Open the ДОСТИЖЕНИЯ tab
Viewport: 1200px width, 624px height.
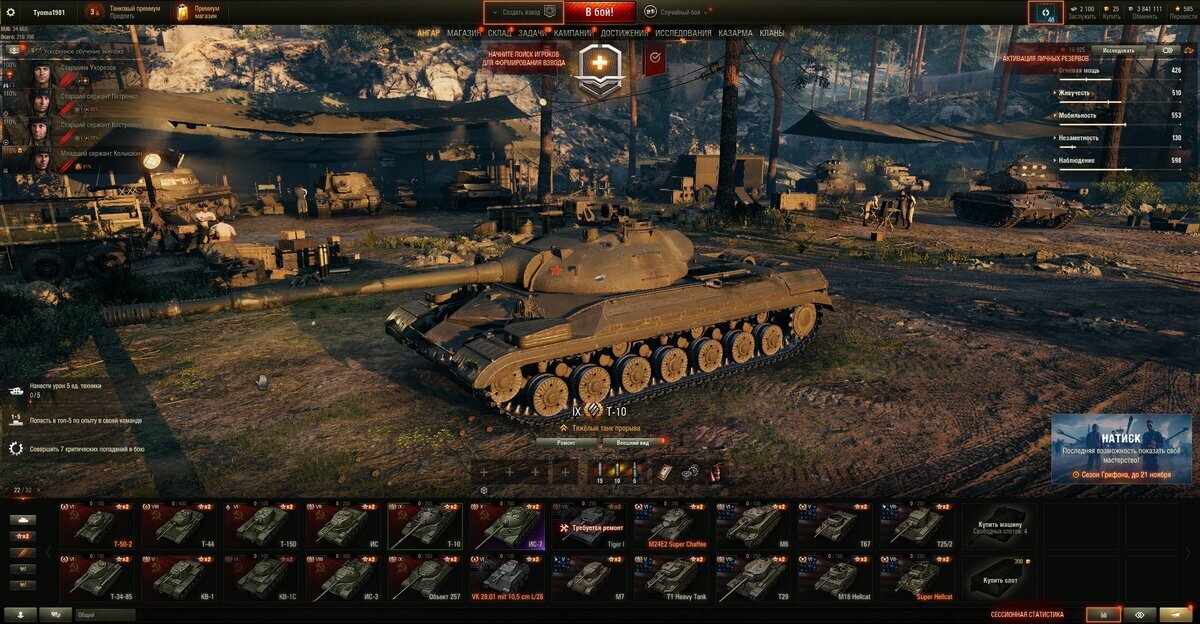pyautogui.click(x=624, y=33)
